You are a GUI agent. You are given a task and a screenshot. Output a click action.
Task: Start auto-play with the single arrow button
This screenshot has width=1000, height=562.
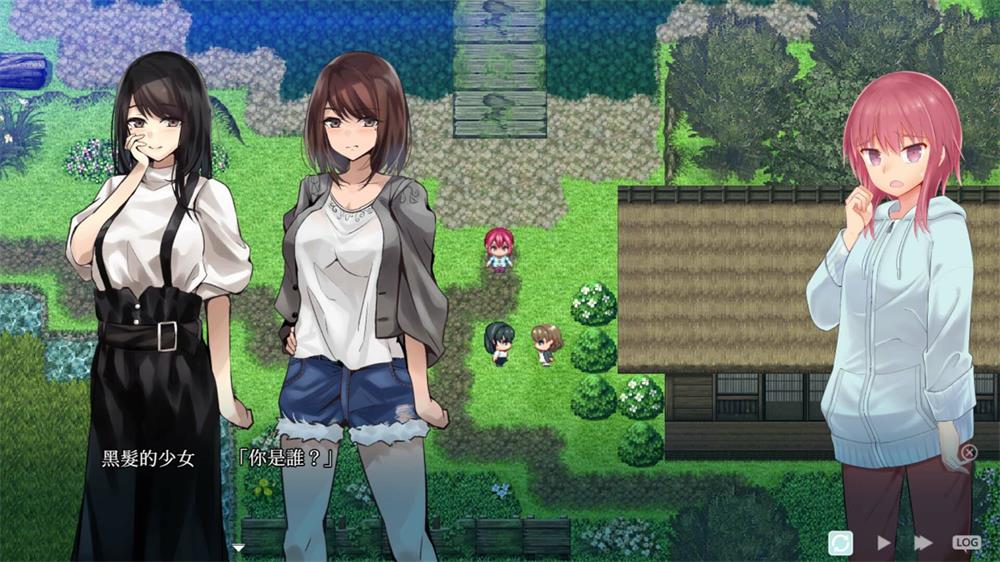(x=884, y=542)
